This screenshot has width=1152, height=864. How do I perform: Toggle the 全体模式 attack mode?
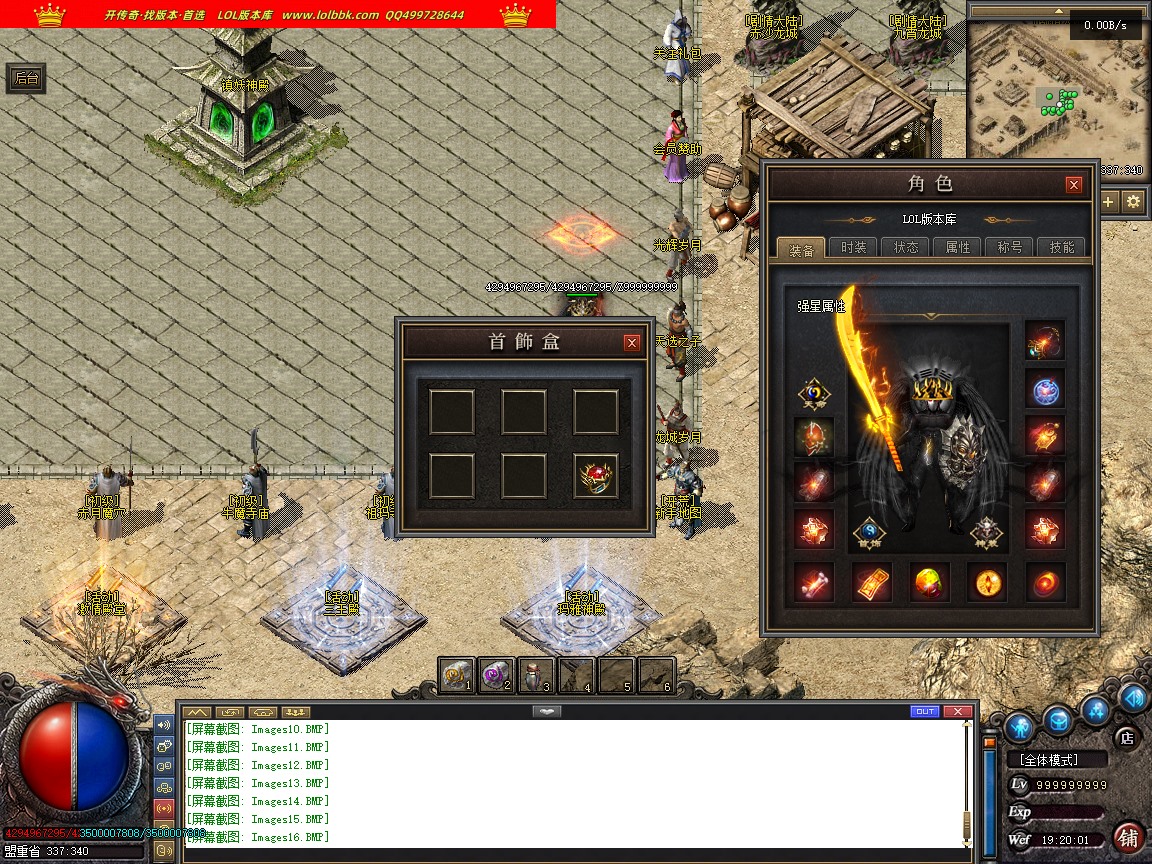click(x=1057, y=760)
